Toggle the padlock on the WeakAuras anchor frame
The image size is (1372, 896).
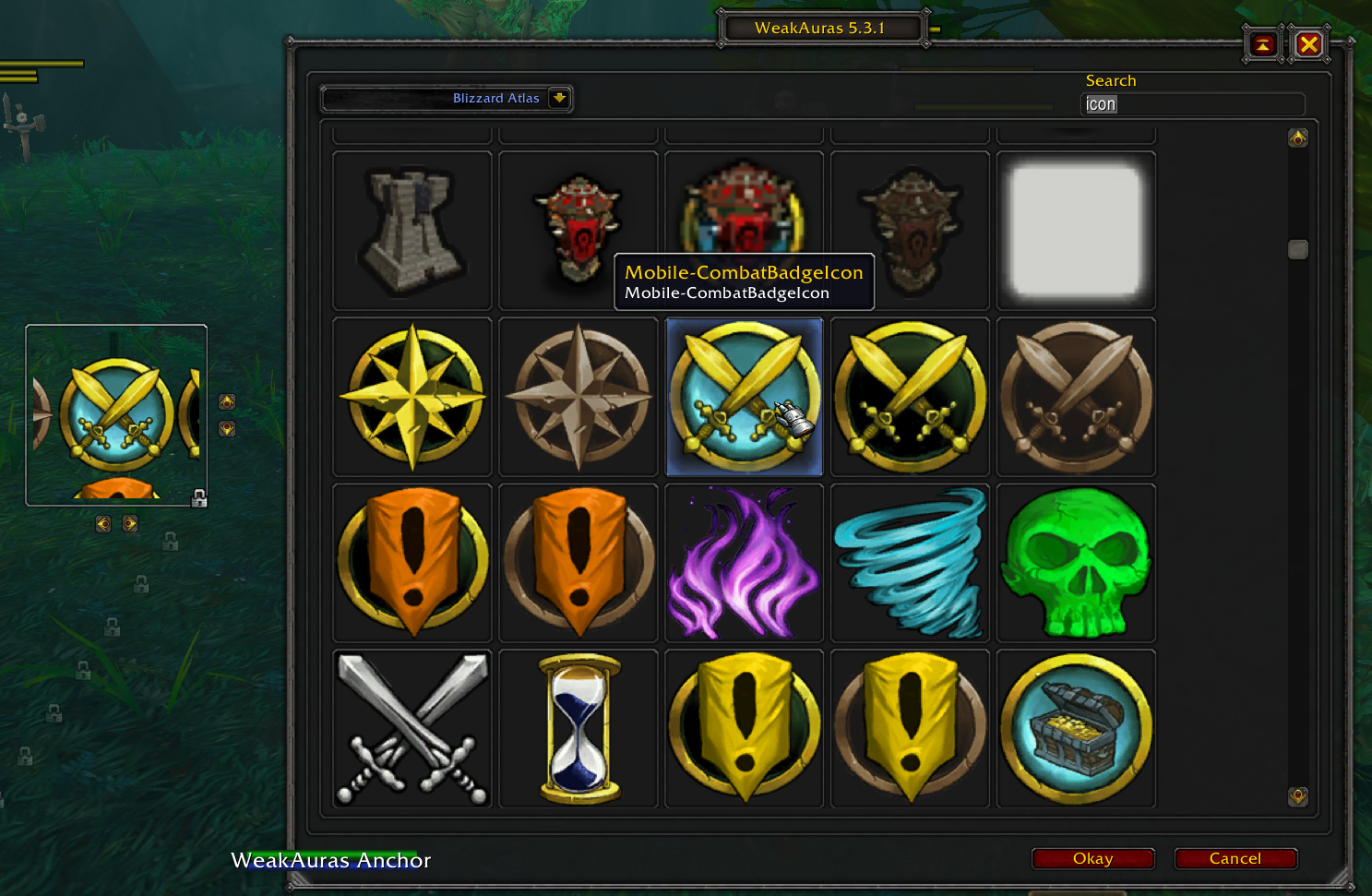pos(198,499)
